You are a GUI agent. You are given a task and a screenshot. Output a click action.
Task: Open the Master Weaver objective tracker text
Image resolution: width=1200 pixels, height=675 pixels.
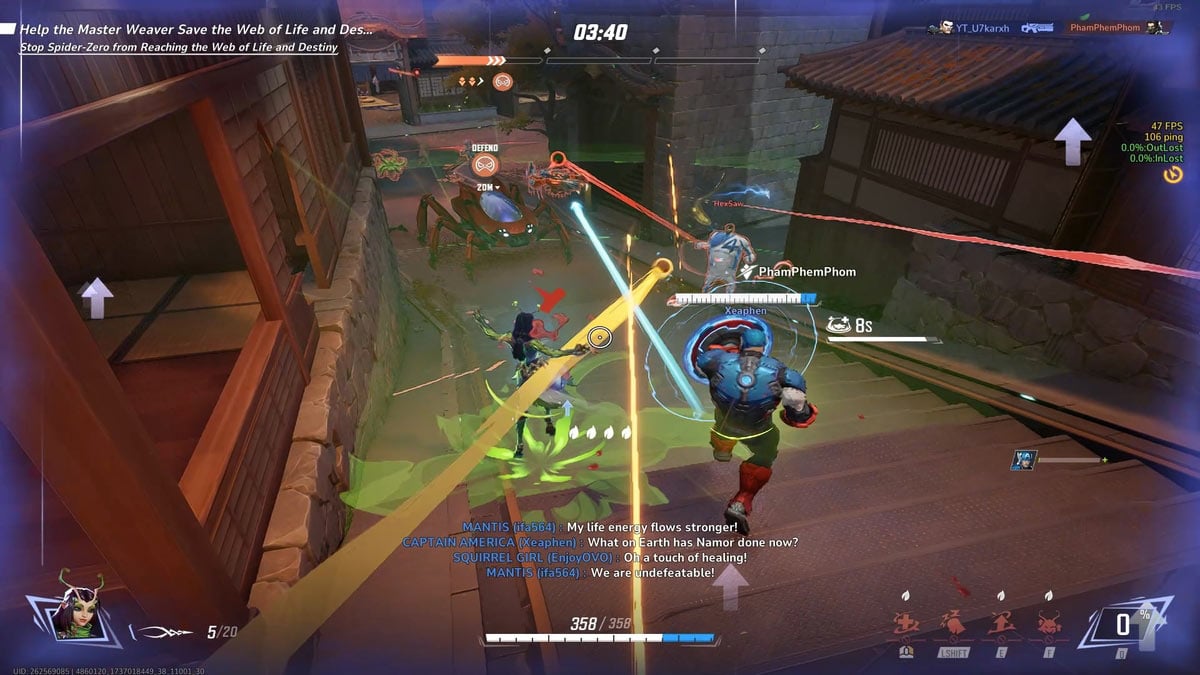(196, 31)
